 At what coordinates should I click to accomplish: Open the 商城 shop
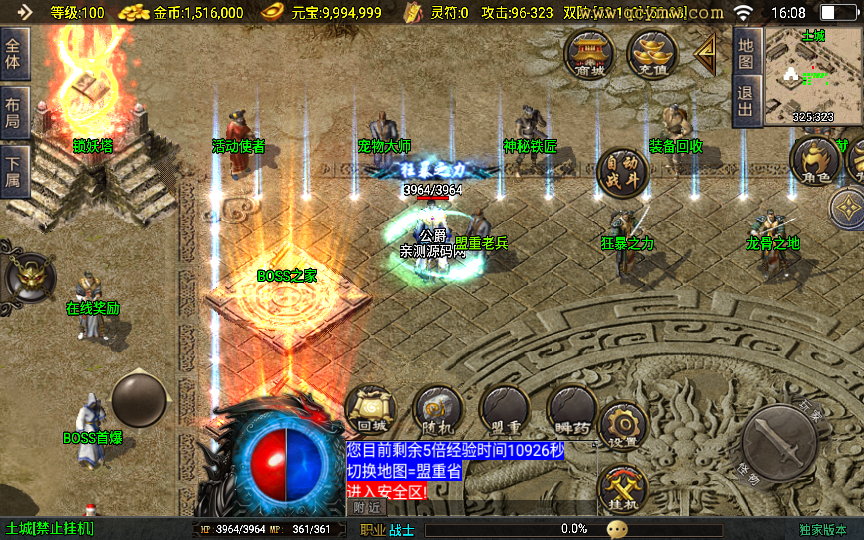(x=589, y=52)
